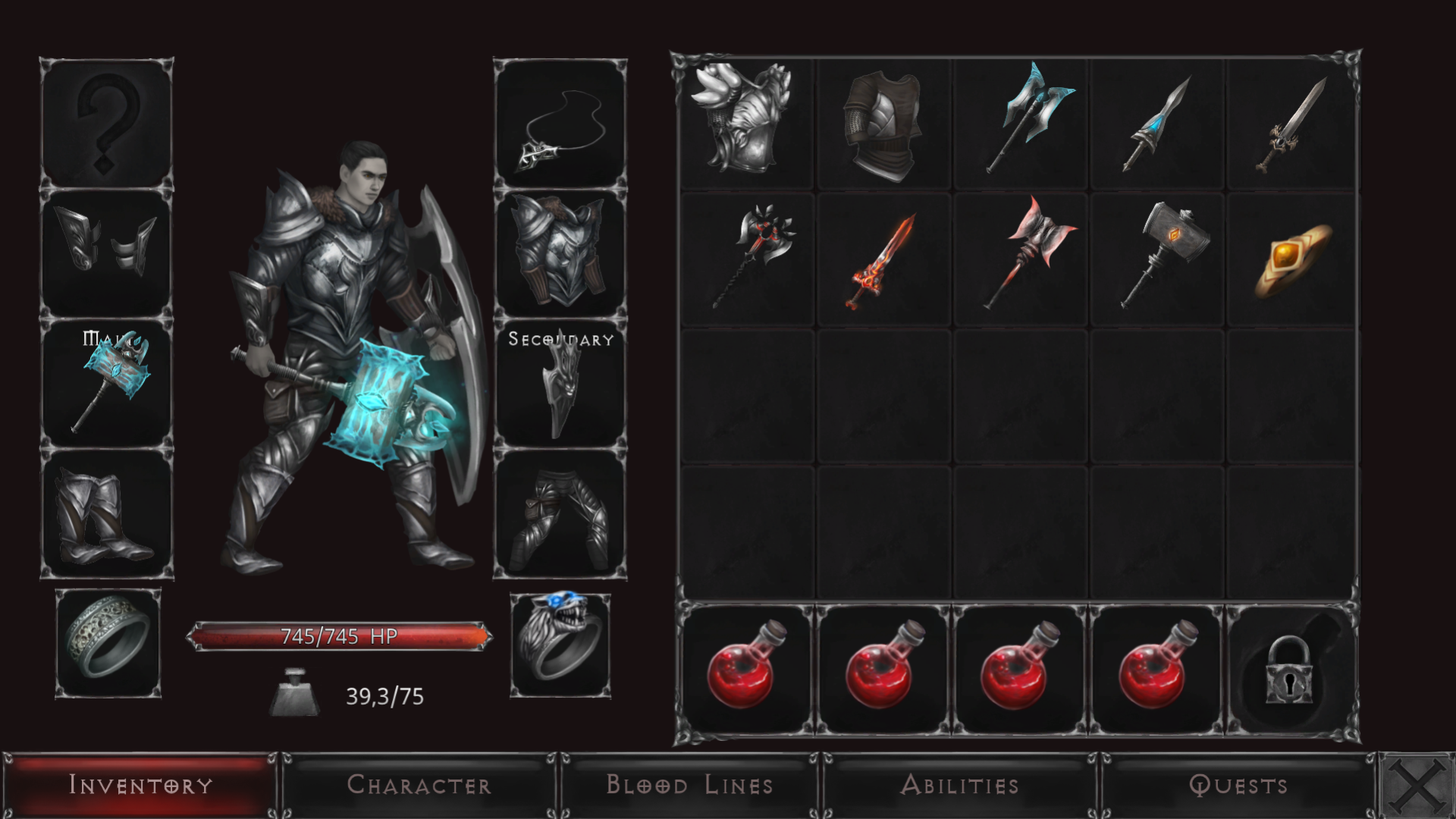
Task: Select the flaming sword in the inventory
Action: (883, 258)
